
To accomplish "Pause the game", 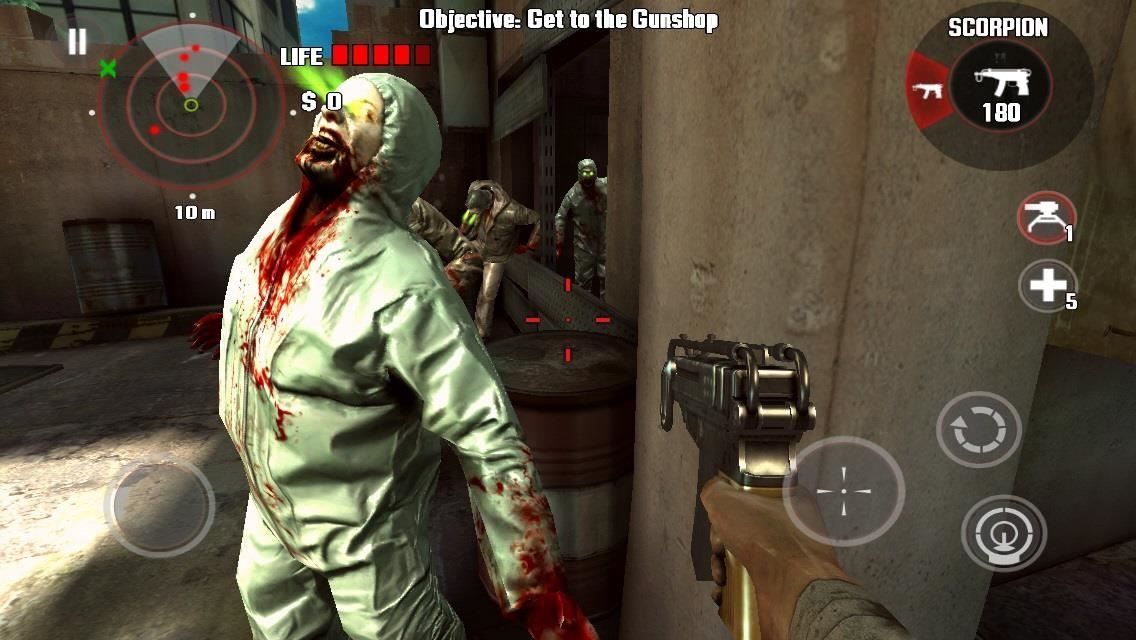I will (x=77, y=41).
